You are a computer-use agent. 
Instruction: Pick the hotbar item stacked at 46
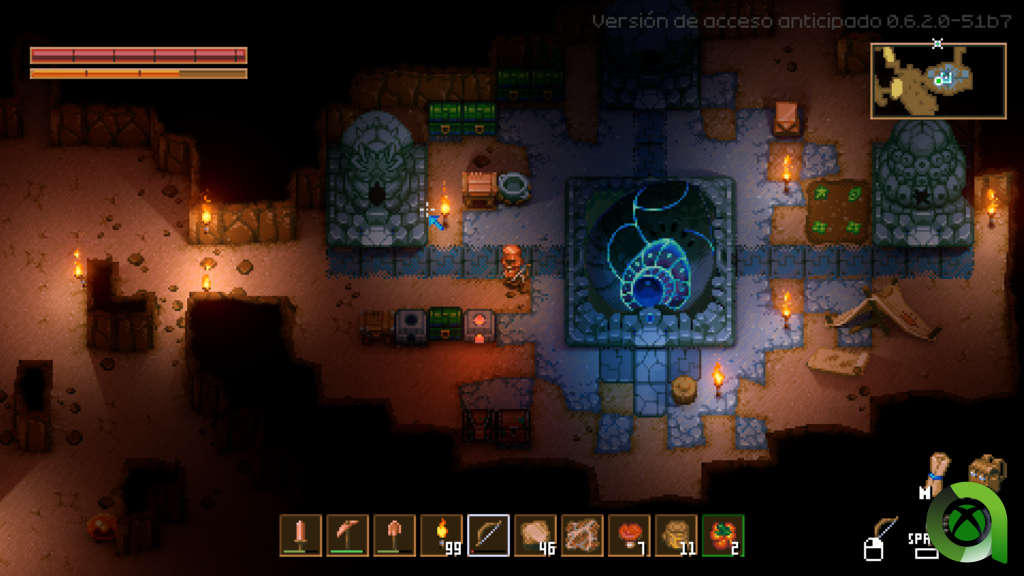click(535, 535)
